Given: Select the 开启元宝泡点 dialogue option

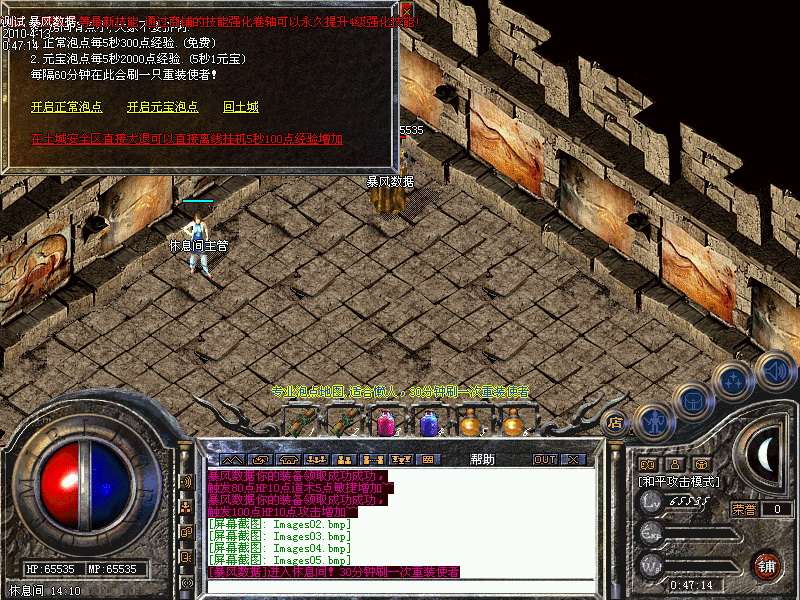Looking at the screenshot, I should (162, 107).
